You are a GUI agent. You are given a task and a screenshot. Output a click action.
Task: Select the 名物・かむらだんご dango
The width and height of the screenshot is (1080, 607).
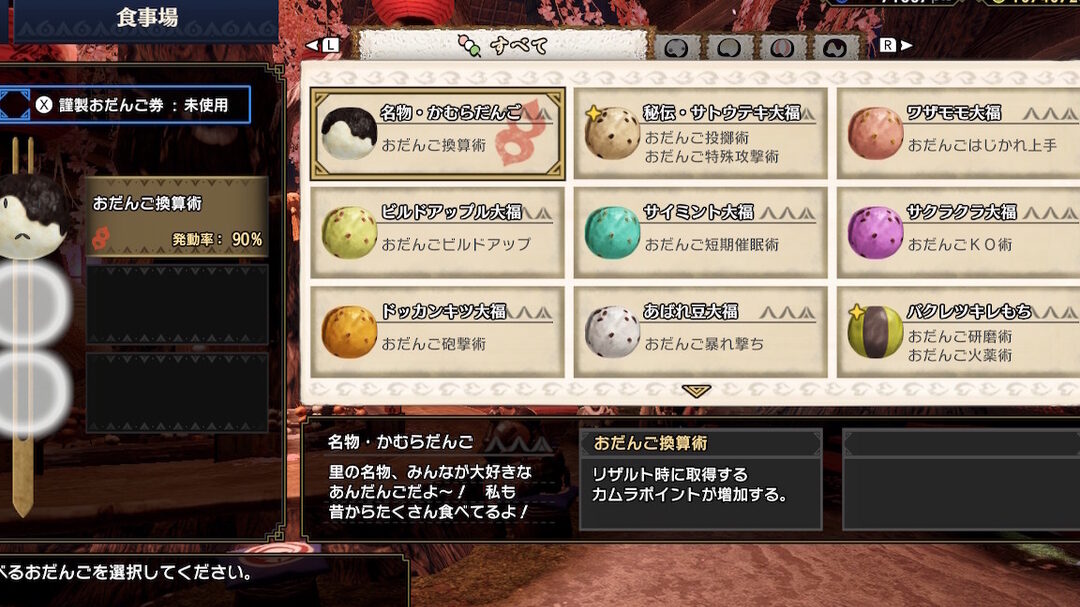(x=438, y=133)
